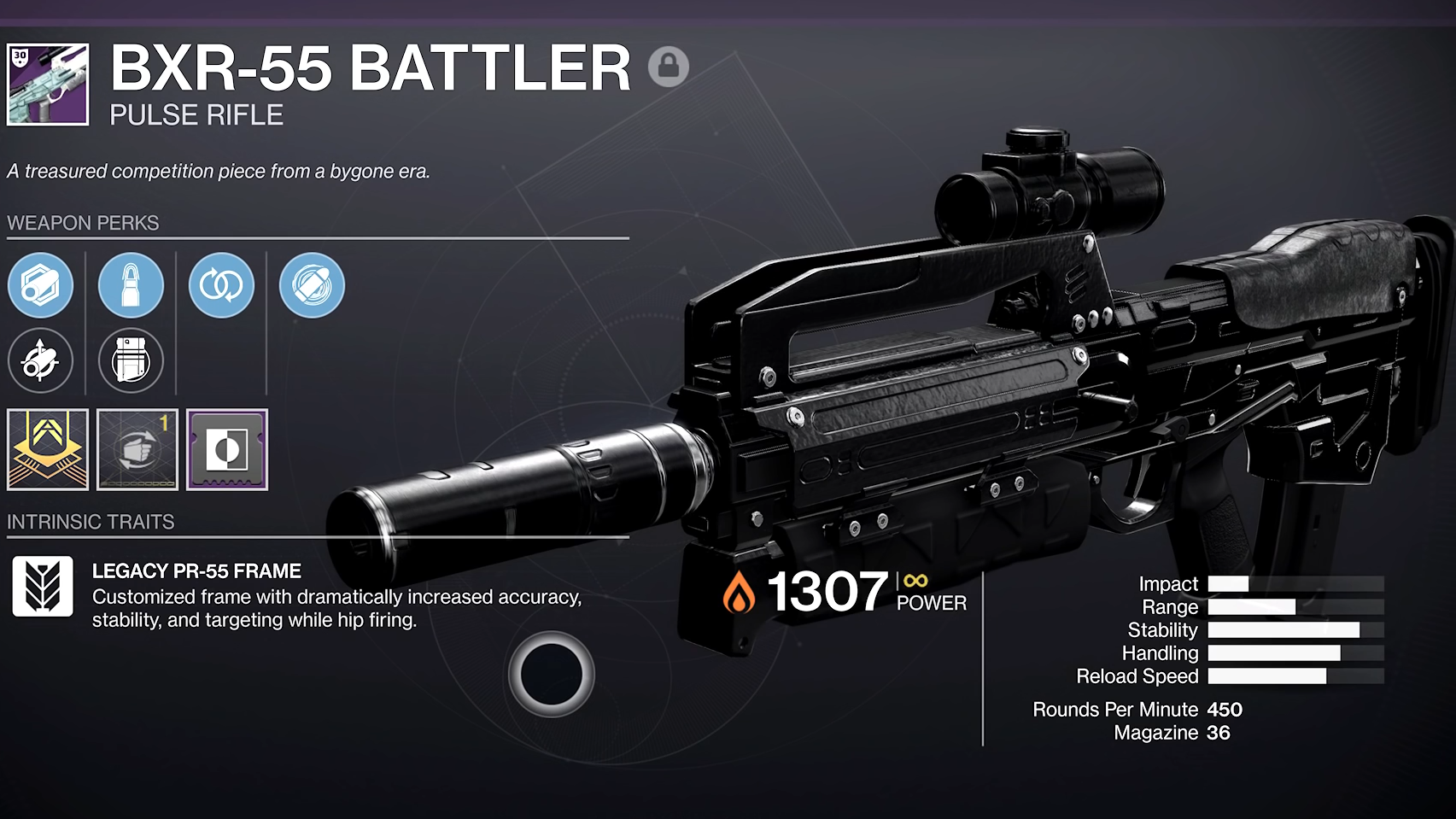Click the INTRINSIC TRAITS section header
Image resolution: width=1456 pixels, height=819 pixels.
91,521
